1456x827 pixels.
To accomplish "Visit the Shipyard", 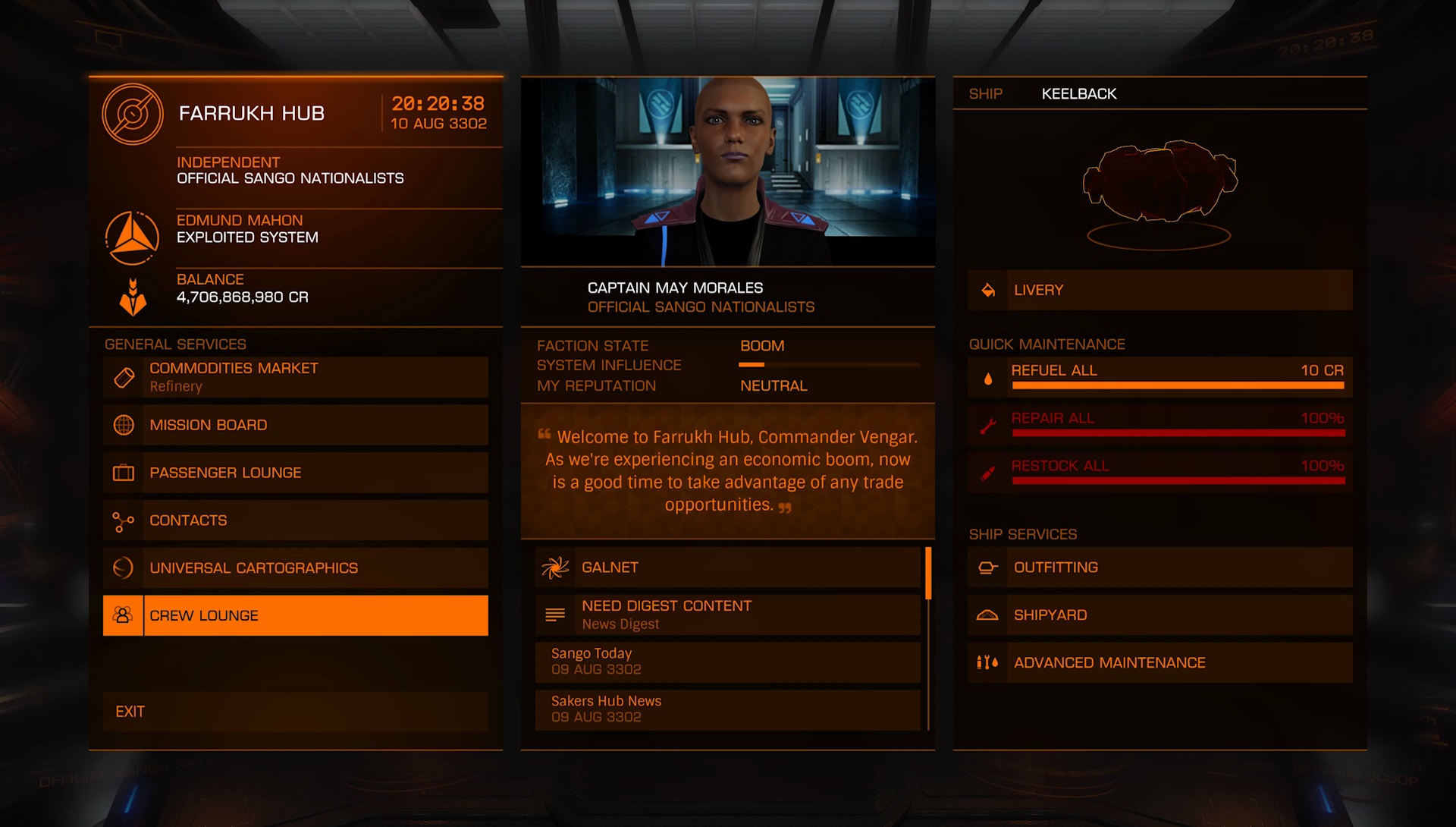I will pos(1160,615).
